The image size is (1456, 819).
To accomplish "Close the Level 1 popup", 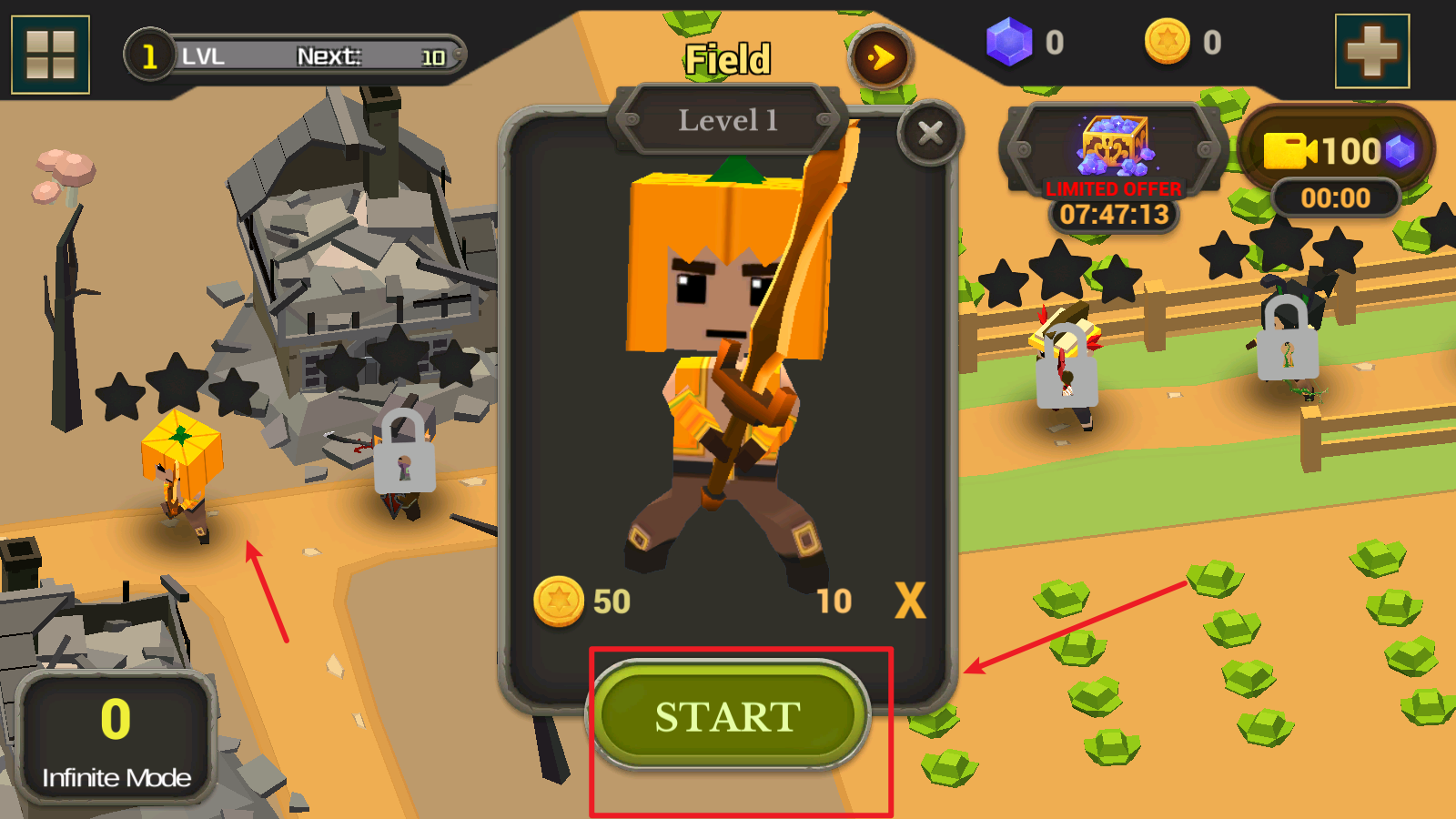I will (930, 134).
